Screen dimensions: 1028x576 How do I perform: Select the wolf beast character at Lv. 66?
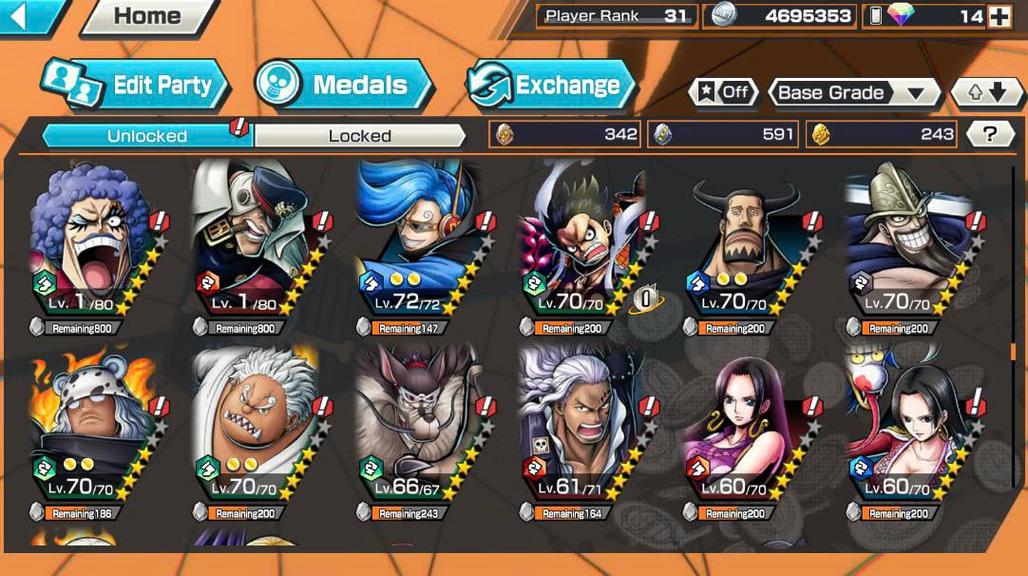(420, 430)
